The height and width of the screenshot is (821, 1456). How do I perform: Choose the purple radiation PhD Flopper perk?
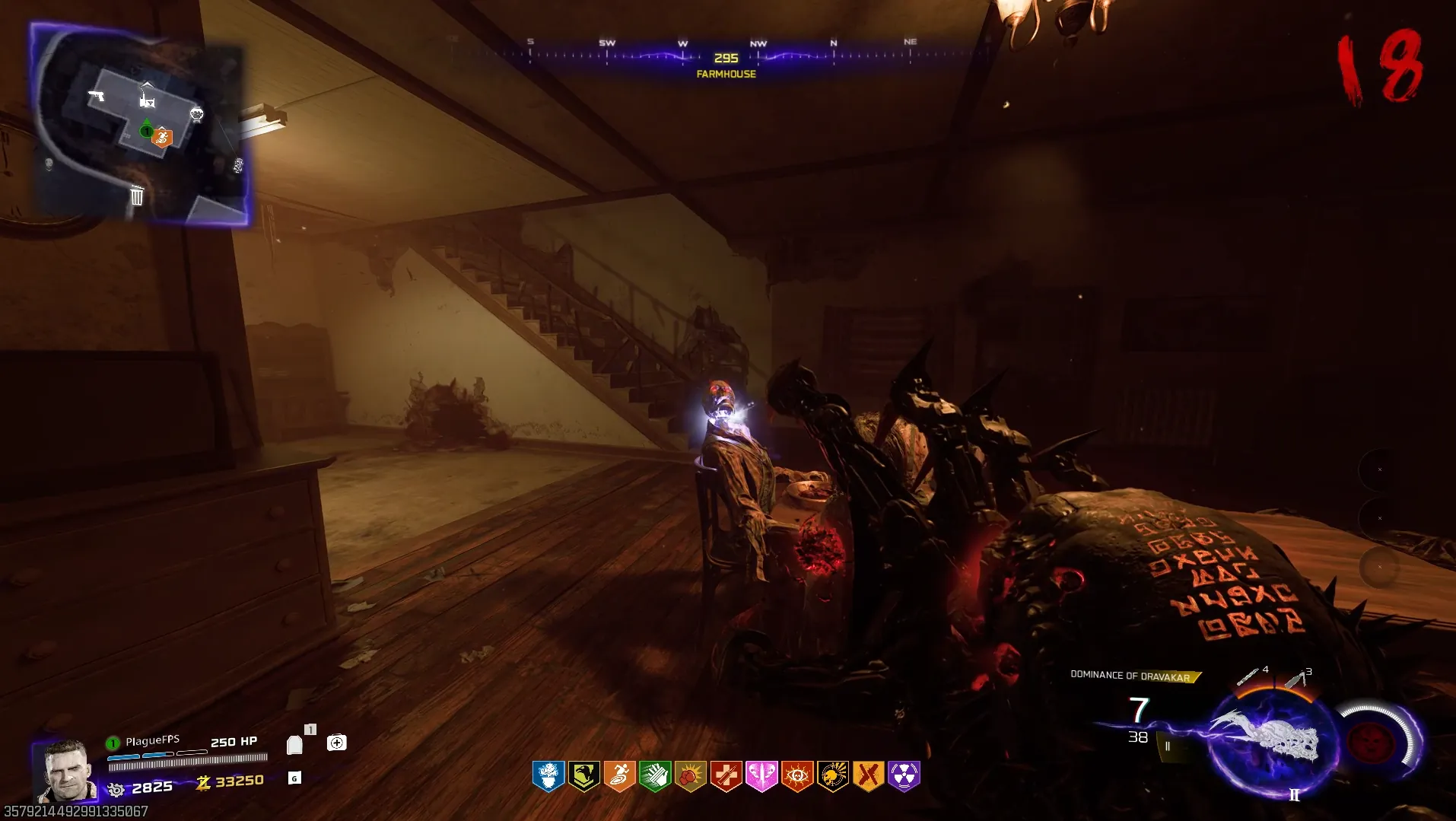tap(904, 776)
